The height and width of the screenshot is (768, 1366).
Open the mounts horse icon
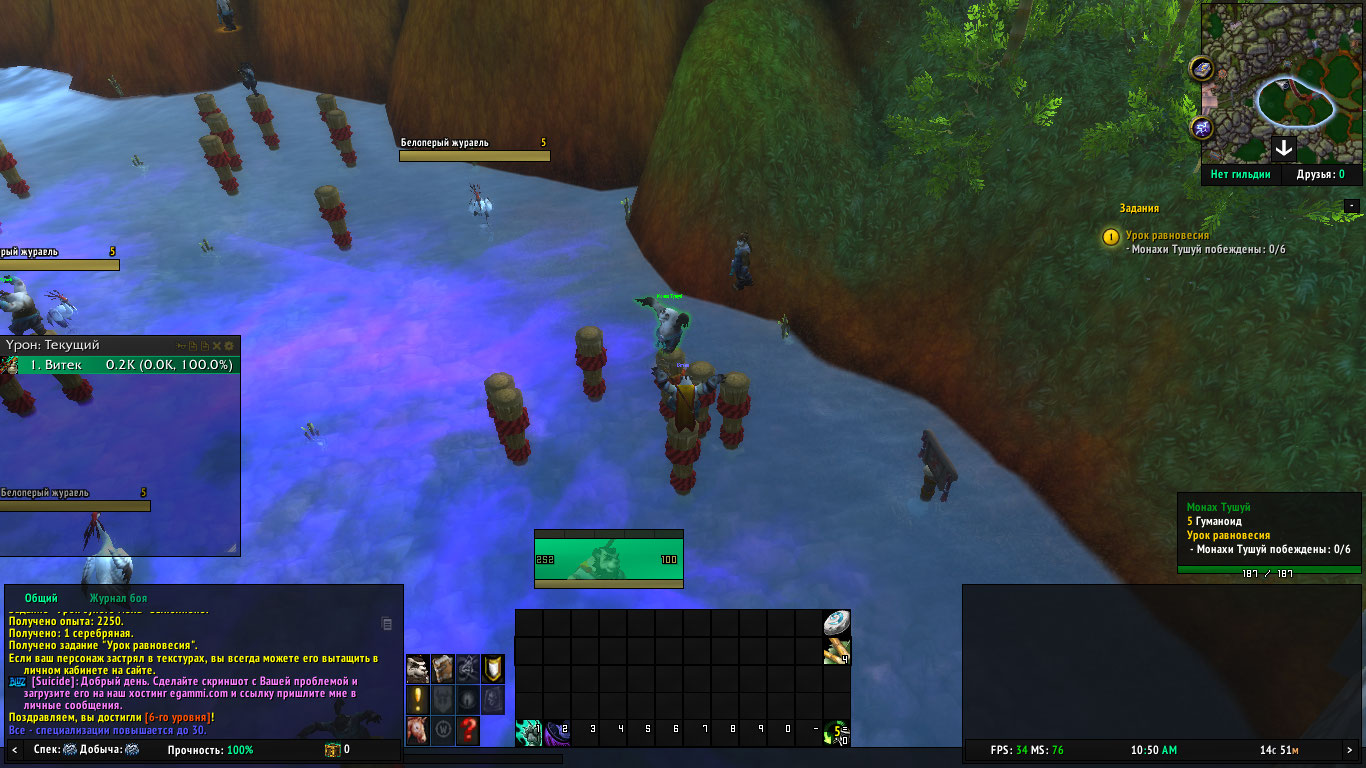pyautogui.click(x=418, y=730)
